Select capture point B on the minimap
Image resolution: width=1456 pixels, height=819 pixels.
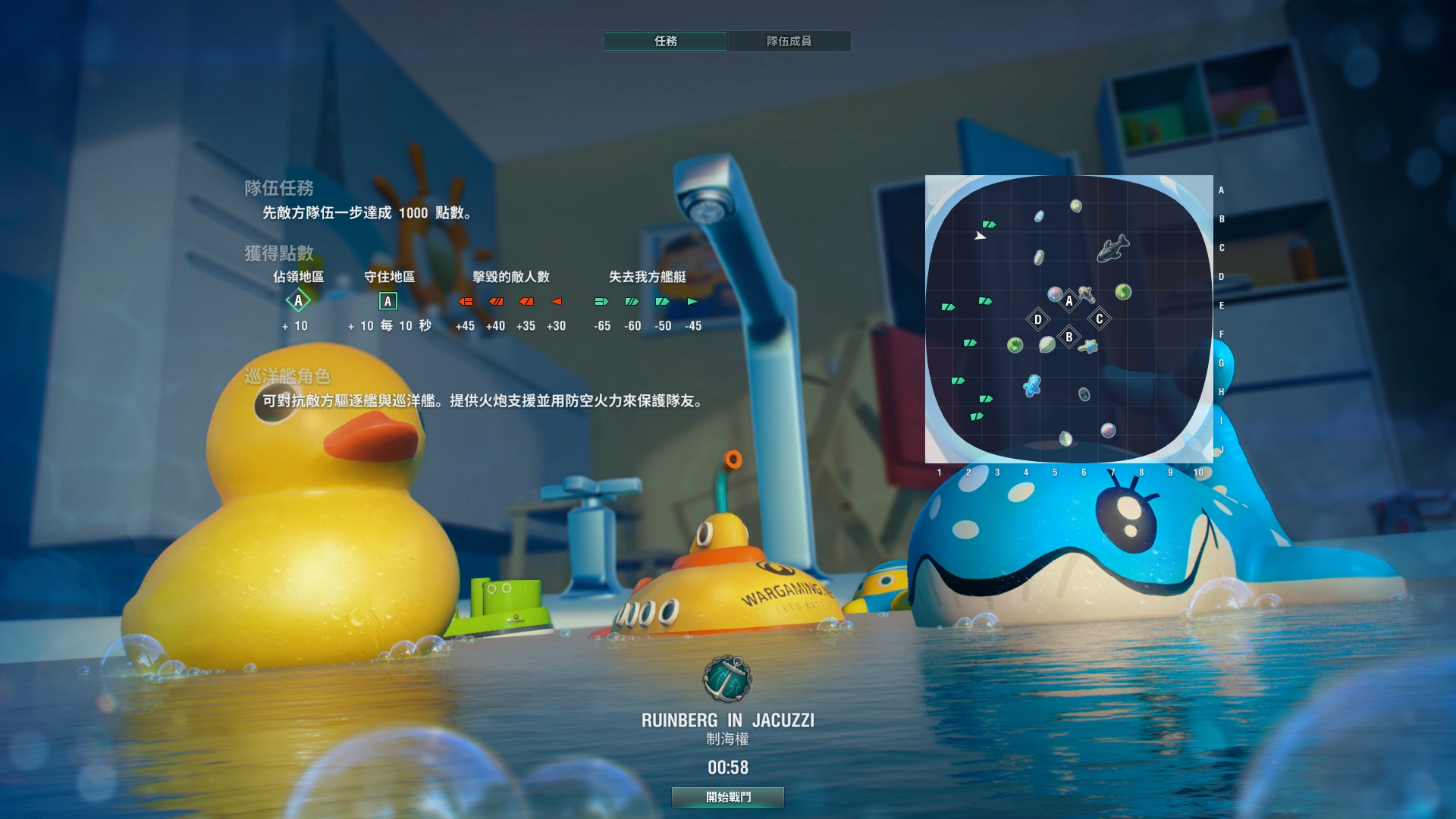(1069, 337)
